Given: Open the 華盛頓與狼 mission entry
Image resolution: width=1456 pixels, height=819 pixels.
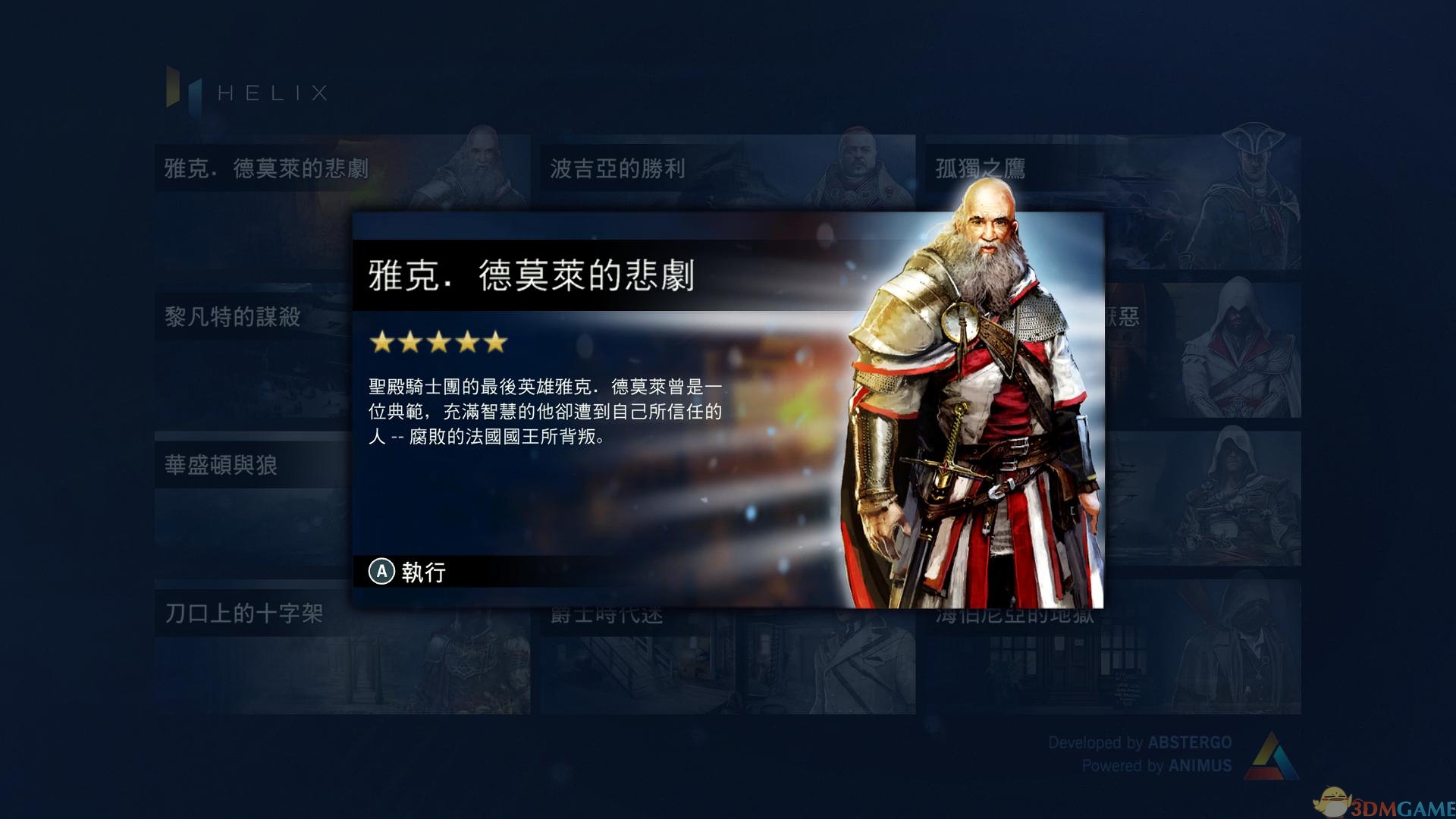Looking at the screenshot, I should pos(220,466).
